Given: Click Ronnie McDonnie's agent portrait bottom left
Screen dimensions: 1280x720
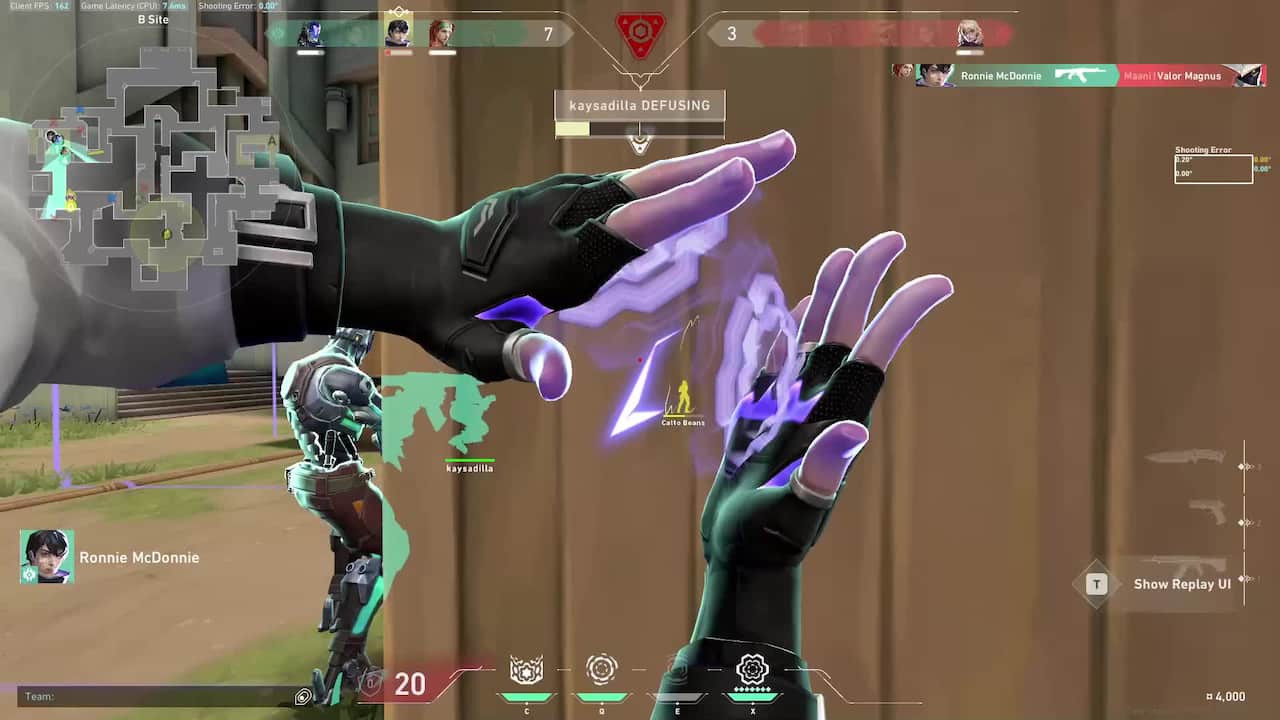Looking at the screenshot, I should coord(46,557).
